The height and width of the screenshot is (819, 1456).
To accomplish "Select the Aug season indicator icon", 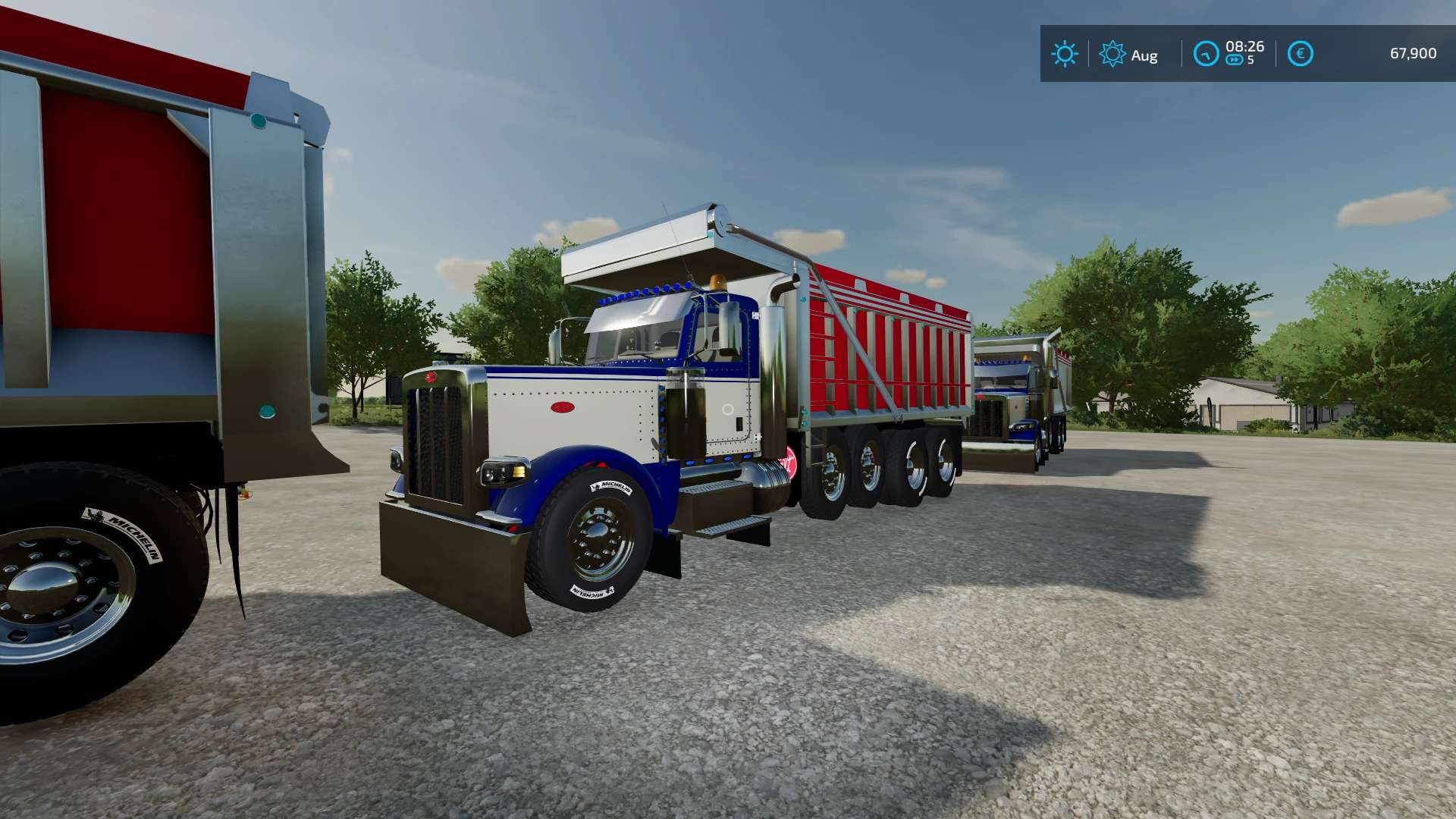I will [1112, 54].
